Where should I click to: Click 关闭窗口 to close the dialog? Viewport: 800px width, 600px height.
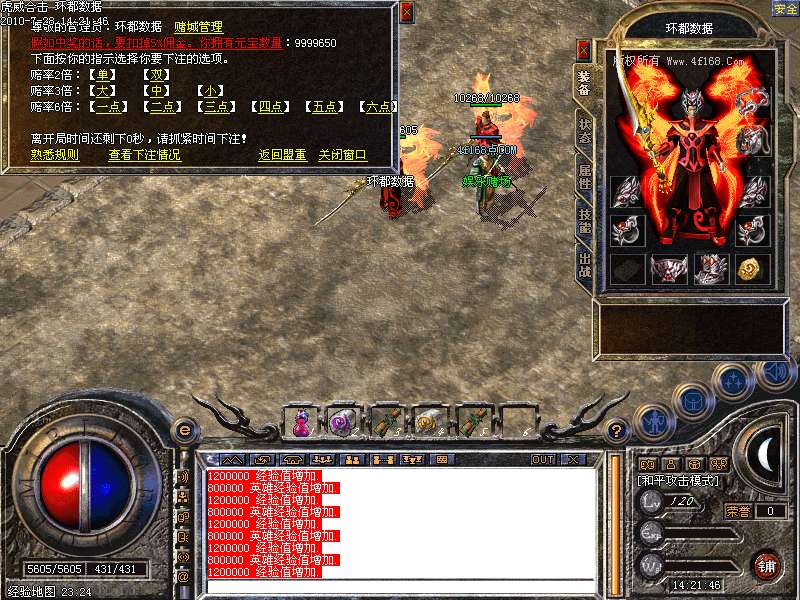click(343, 155)
